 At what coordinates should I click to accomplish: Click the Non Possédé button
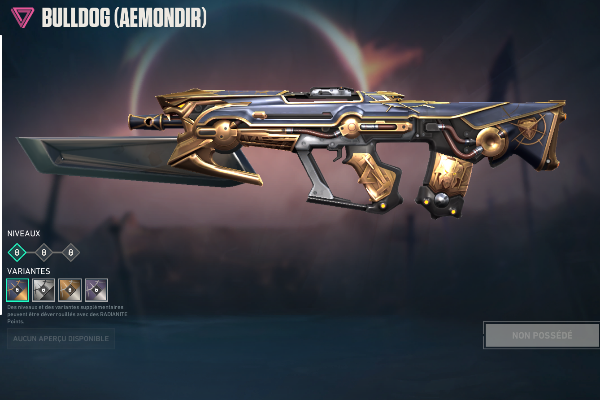pos(541,335)
